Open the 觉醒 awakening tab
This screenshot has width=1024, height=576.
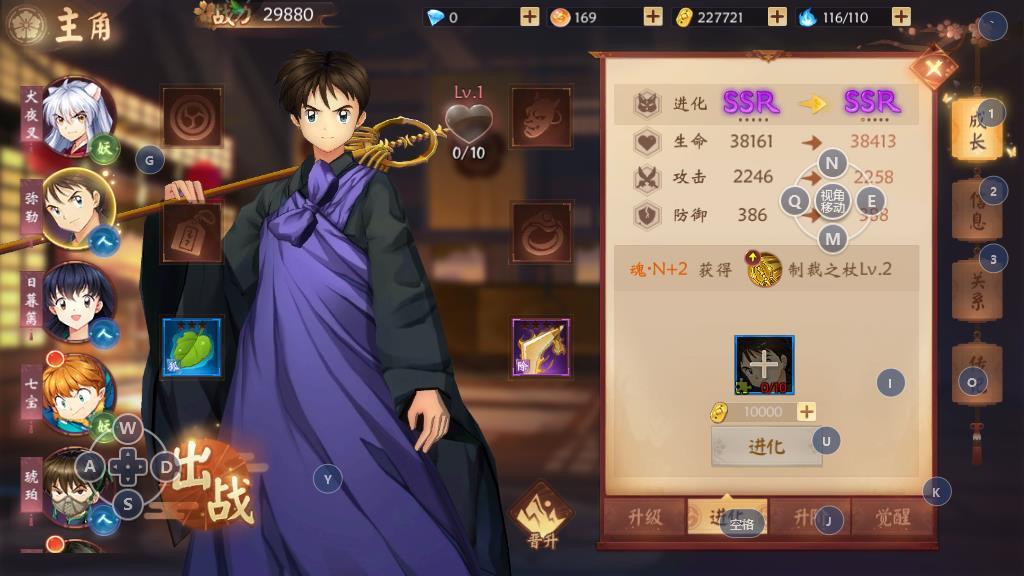pos(893,517)
